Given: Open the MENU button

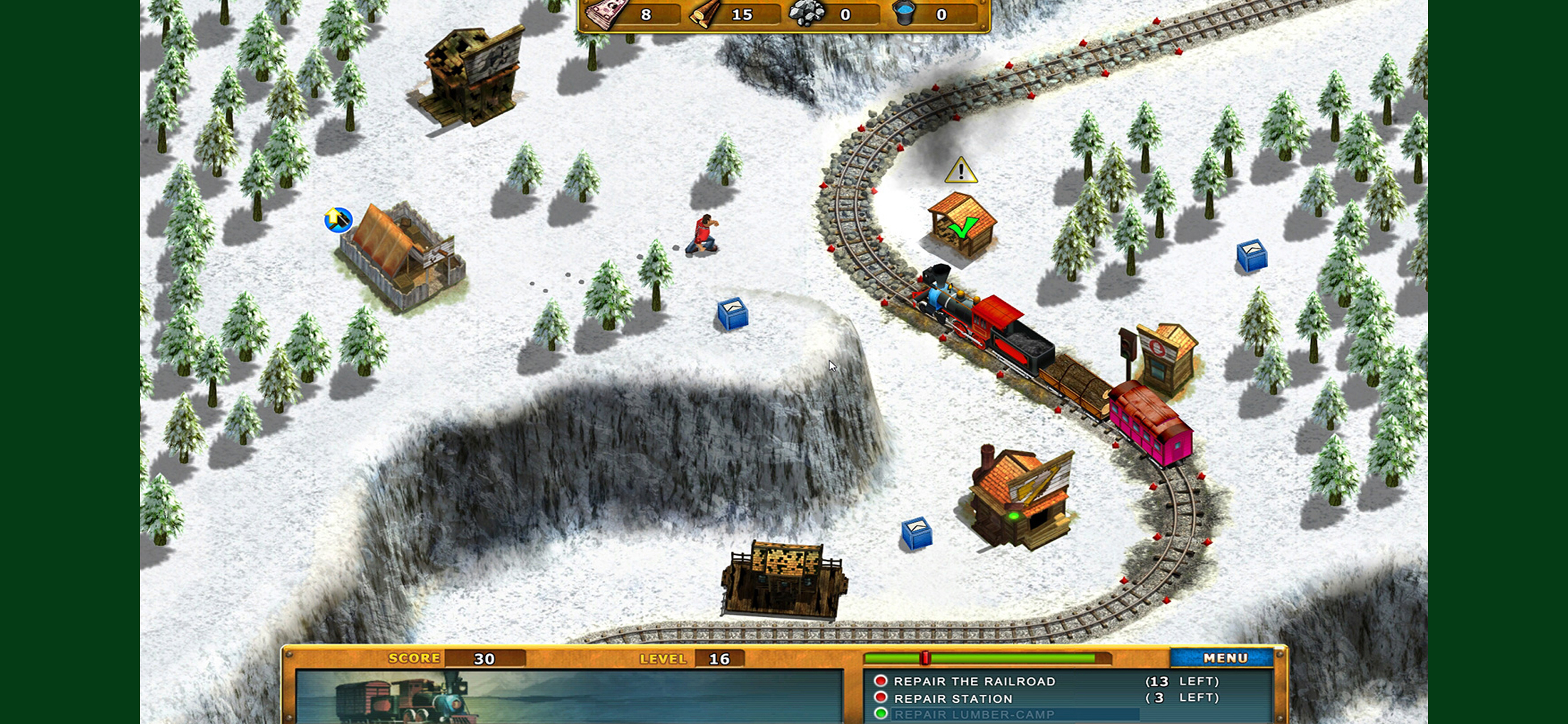Looking at the screenshot, I should point(1224,658).
